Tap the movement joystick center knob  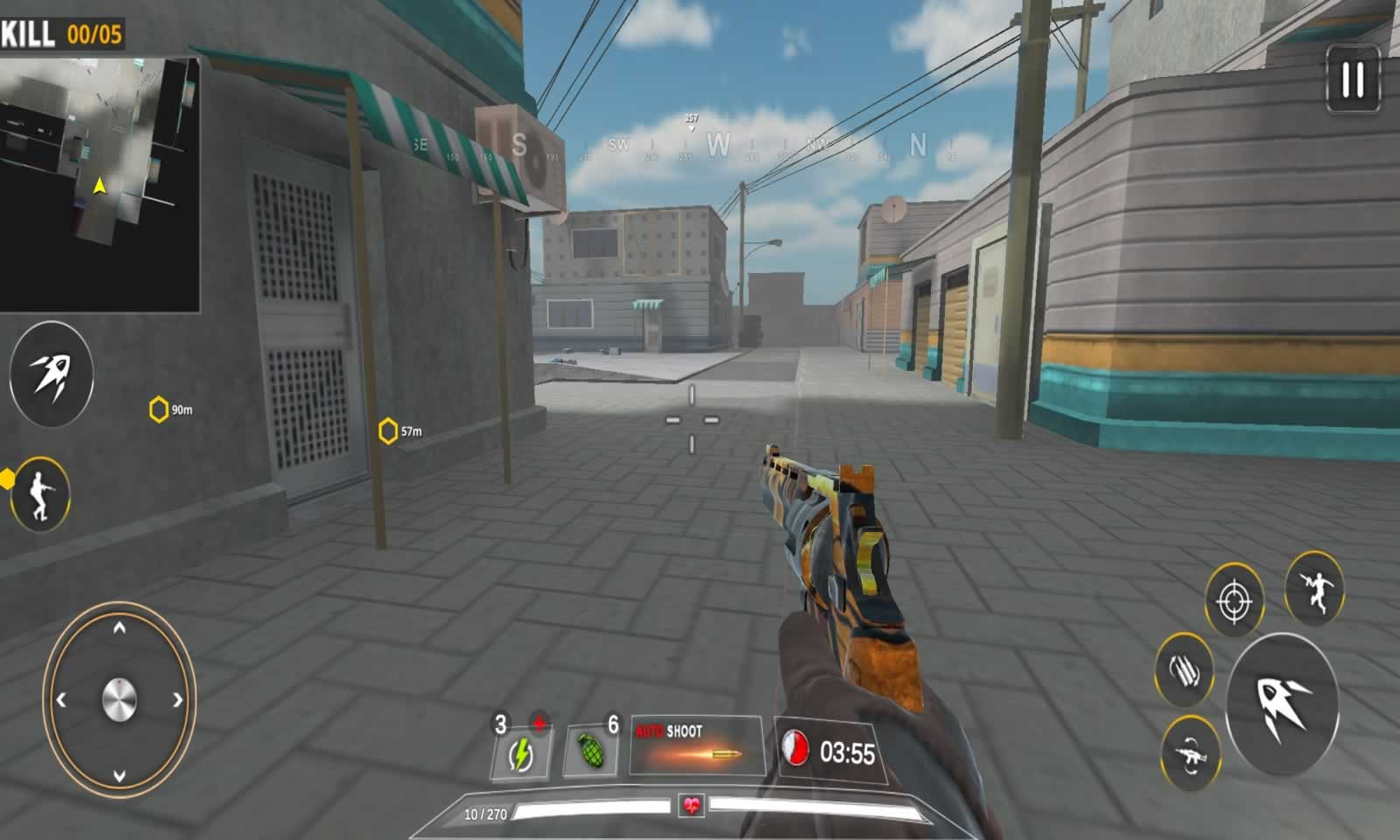click(x=119, y=700)
